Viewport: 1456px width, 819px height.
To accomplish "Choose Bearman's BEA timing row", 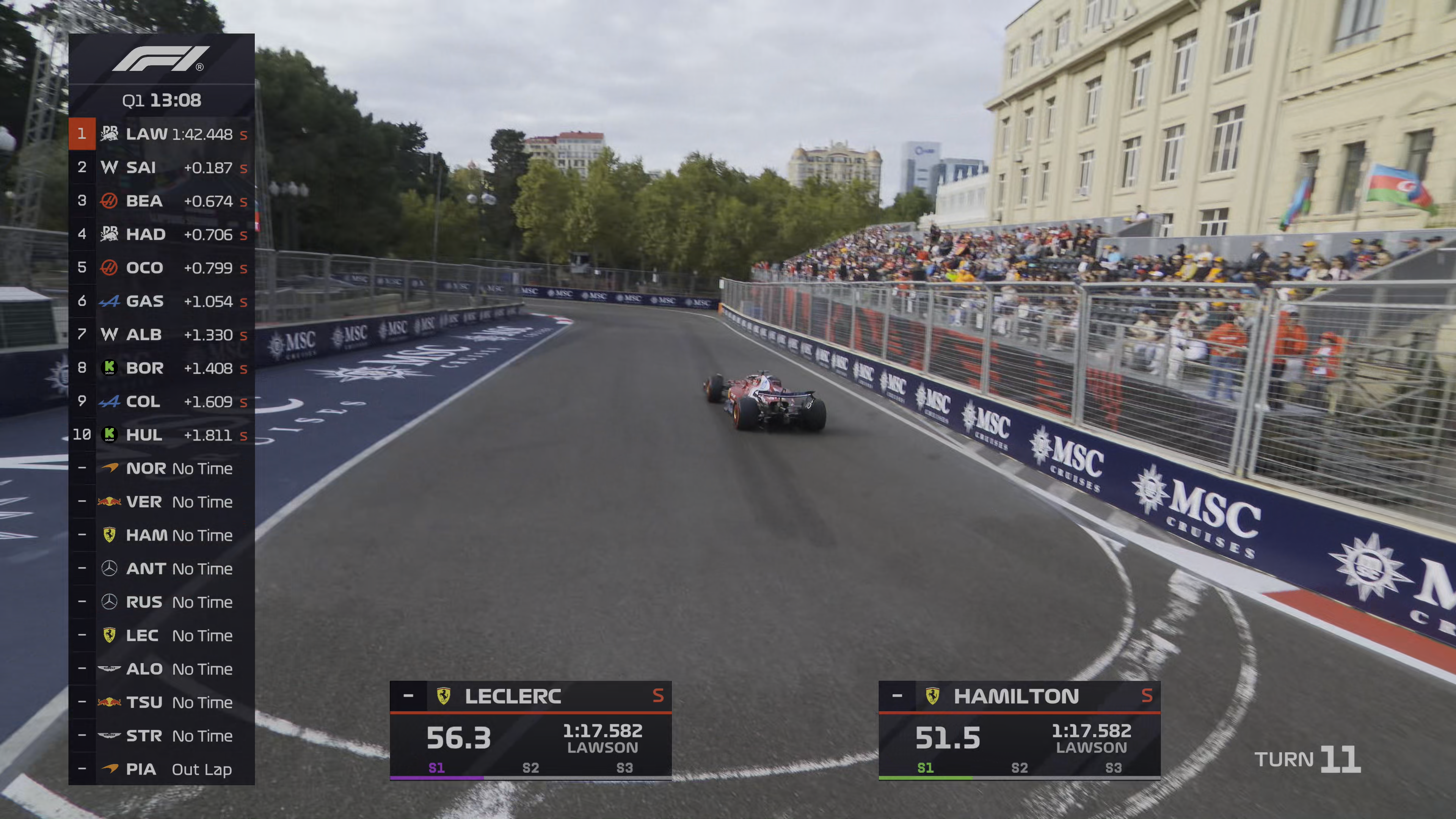I will 162,201.
